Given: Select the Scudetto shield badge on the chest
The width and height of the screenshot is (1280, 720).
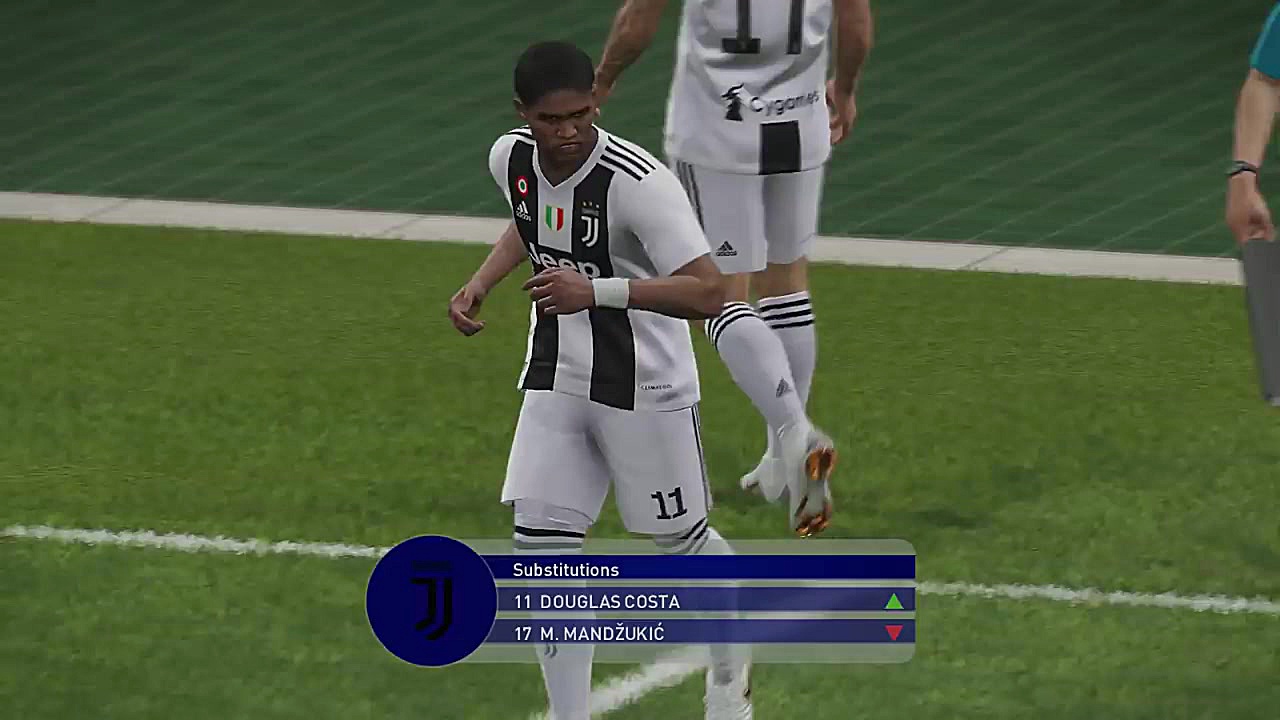Looking at the screenshot, I should coord(556,216).
